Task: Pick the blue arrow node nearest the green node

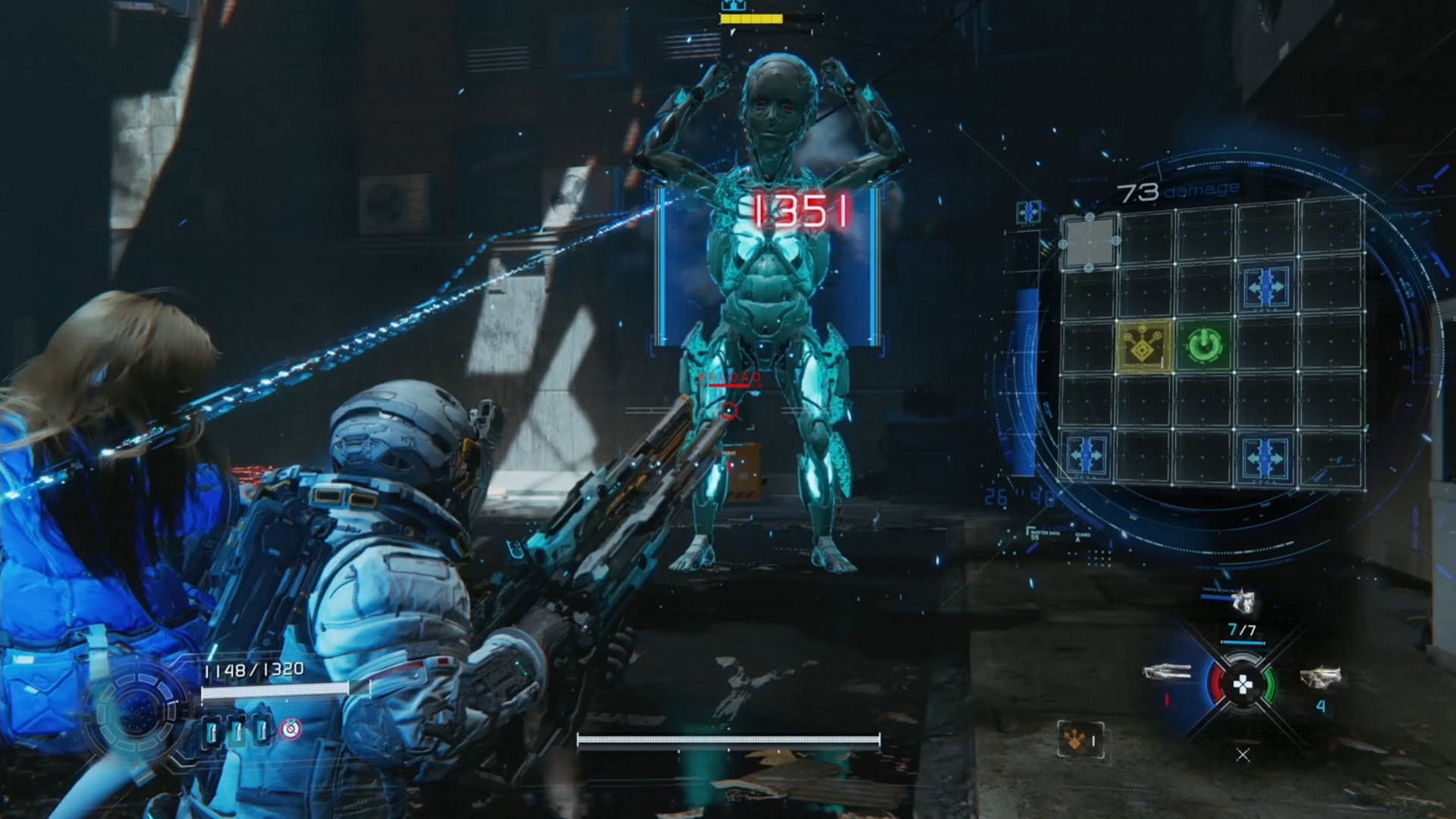Action: [1265, 288]
